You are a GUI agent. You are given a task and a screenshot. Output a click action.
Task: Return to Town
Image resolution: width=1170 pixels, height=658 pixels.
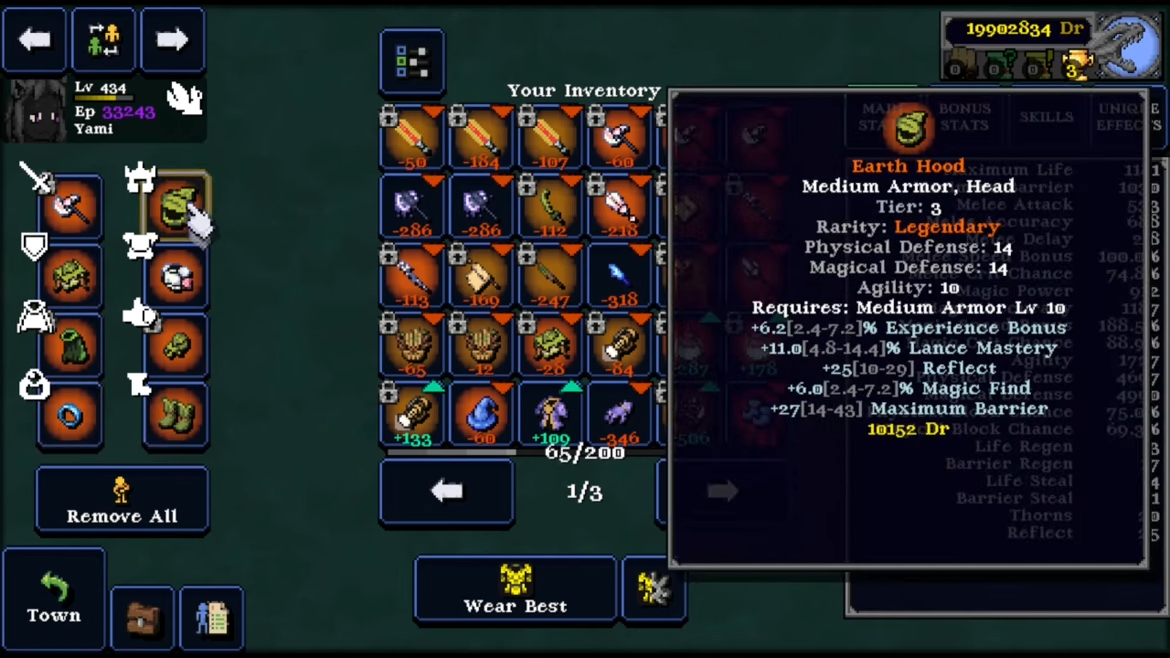click(54, 598)
